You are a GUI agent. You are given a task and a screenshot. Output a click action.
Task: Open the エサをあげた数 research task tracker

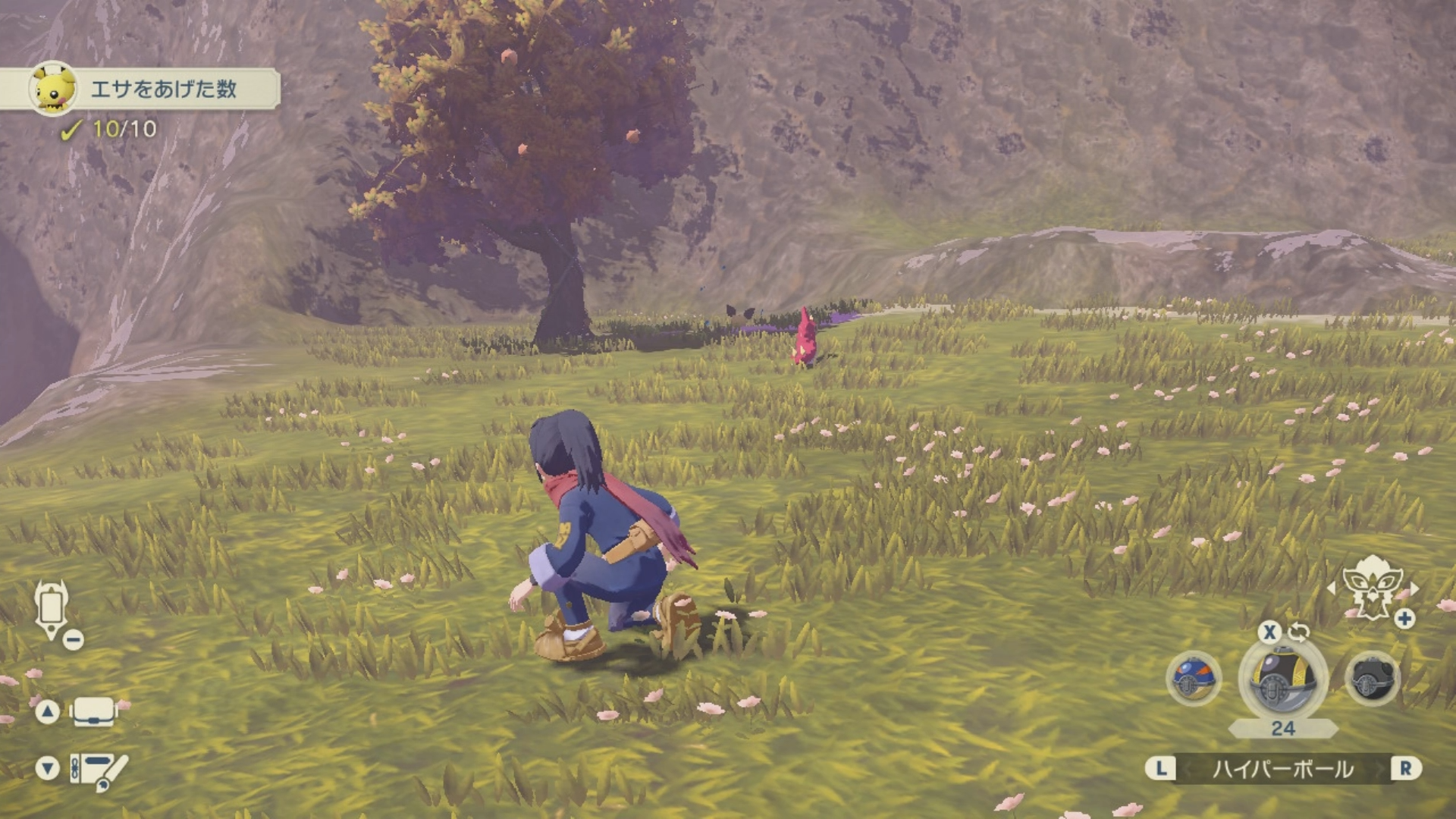point(162,89)
